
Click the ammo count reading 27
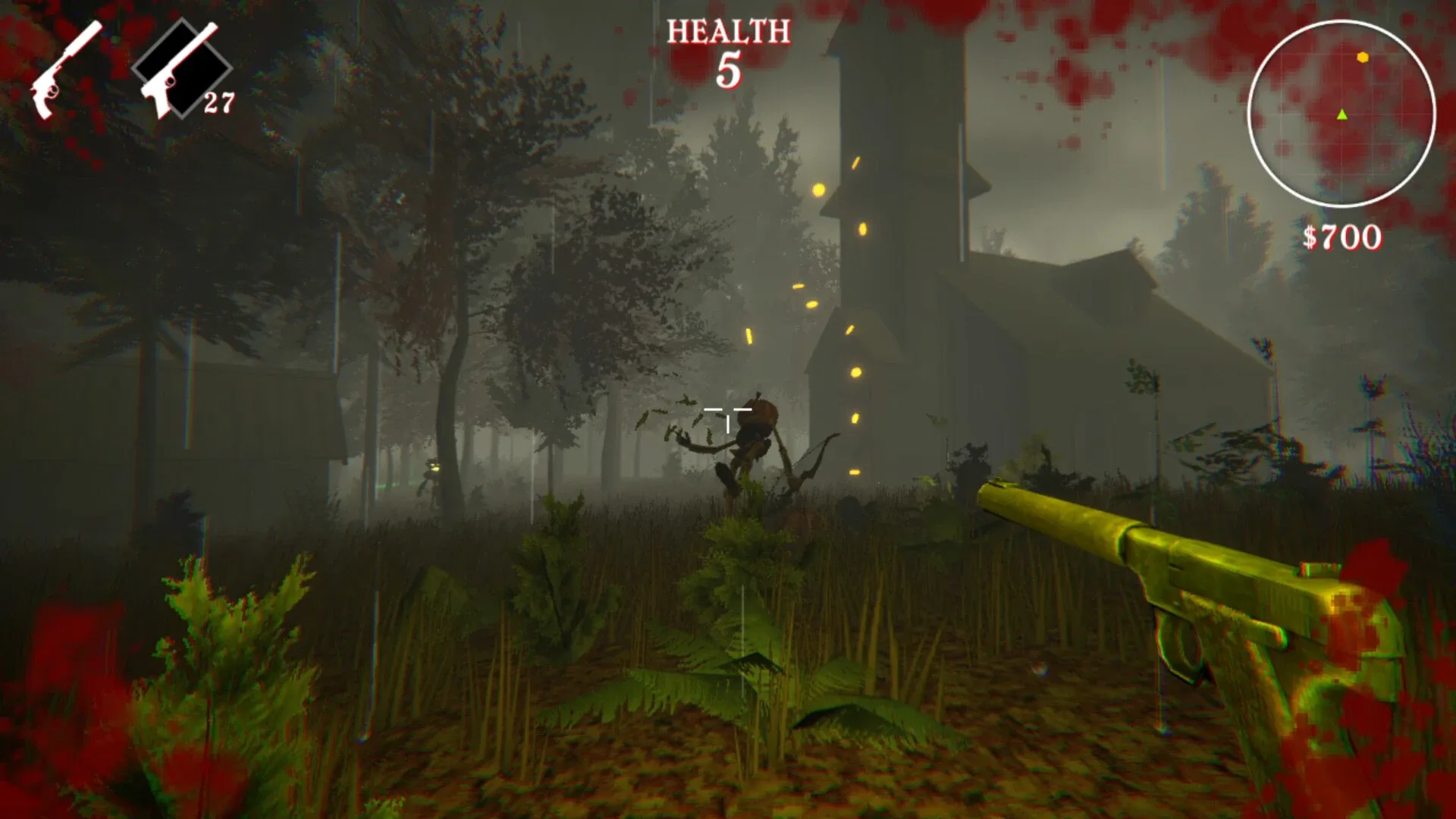pos(220,102)
